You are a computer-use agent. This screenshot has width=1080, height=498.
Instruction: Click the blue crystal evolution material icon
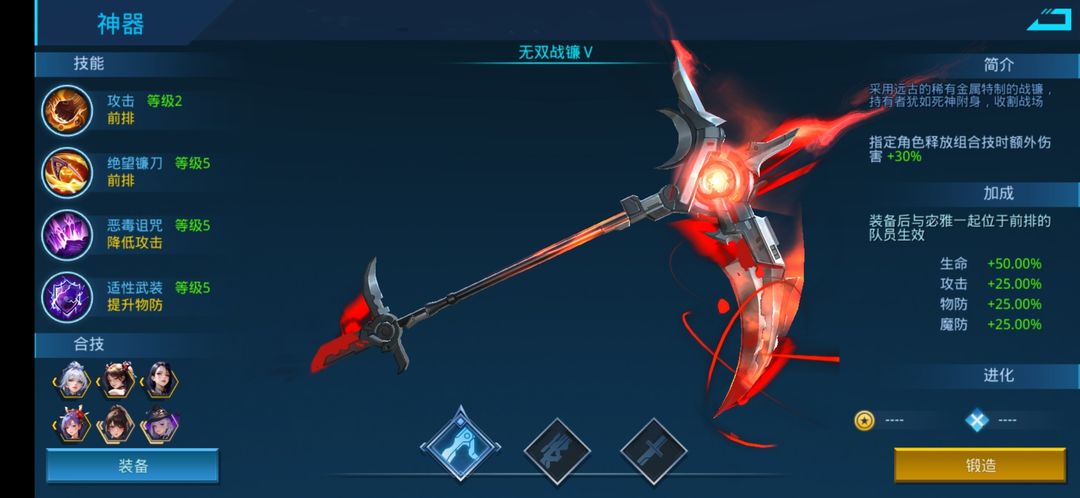977,420
